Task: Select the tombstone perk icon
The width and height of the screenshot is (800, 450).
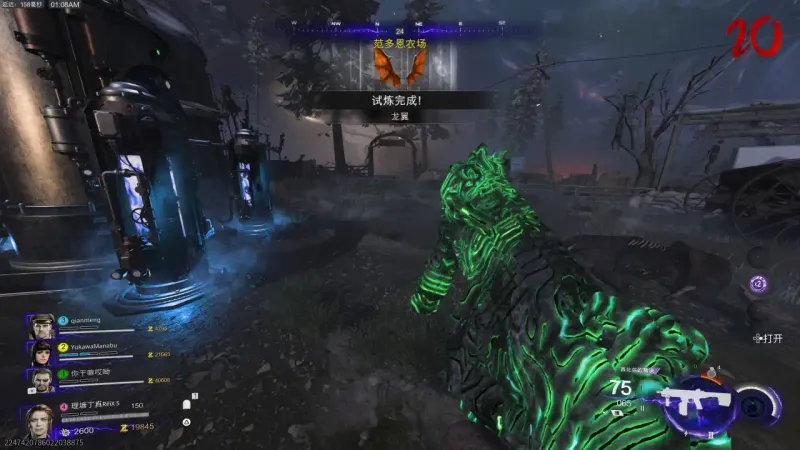Action: [186, 406]
